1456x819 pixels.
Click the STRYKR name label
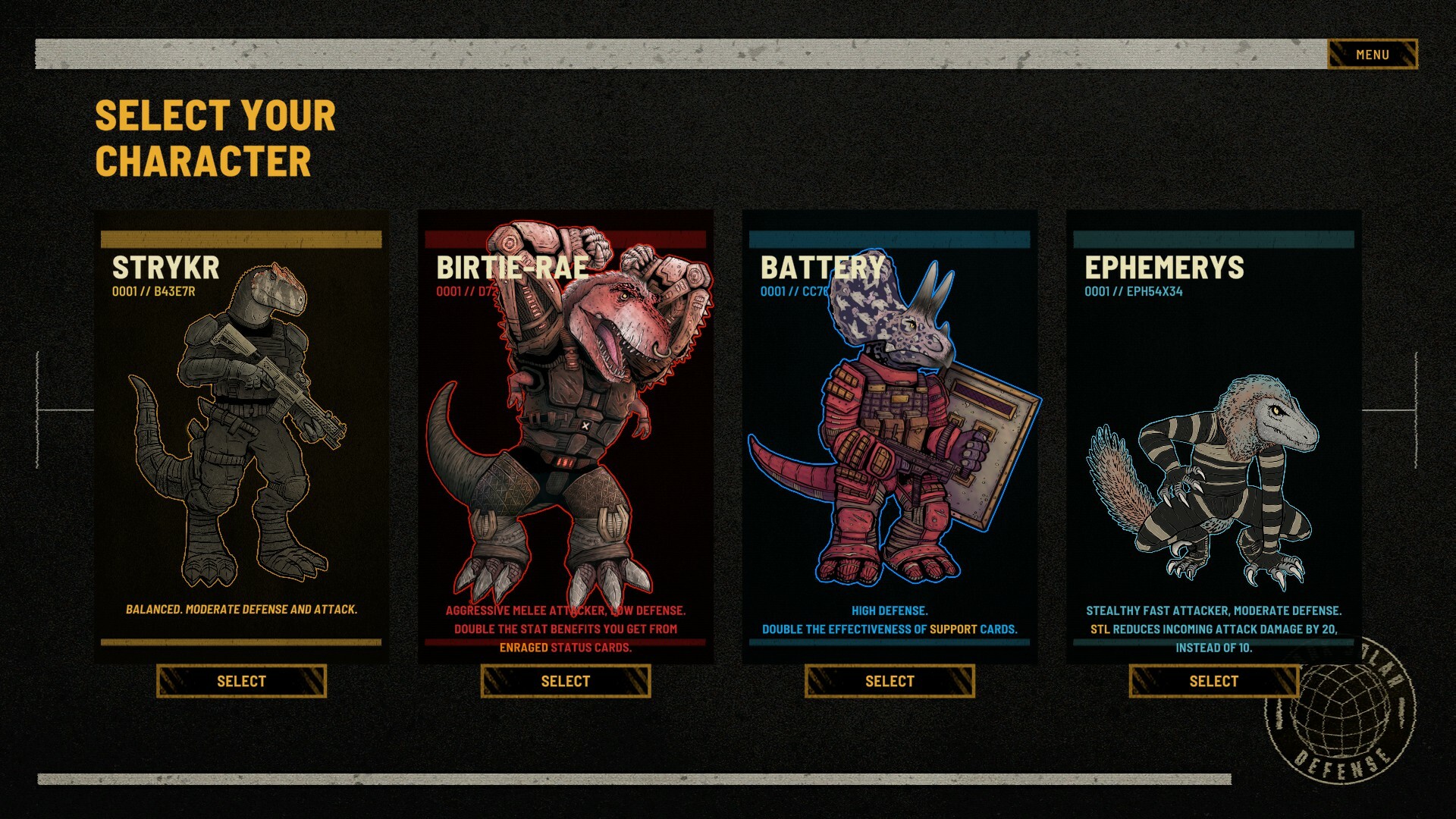click(165, 267)
